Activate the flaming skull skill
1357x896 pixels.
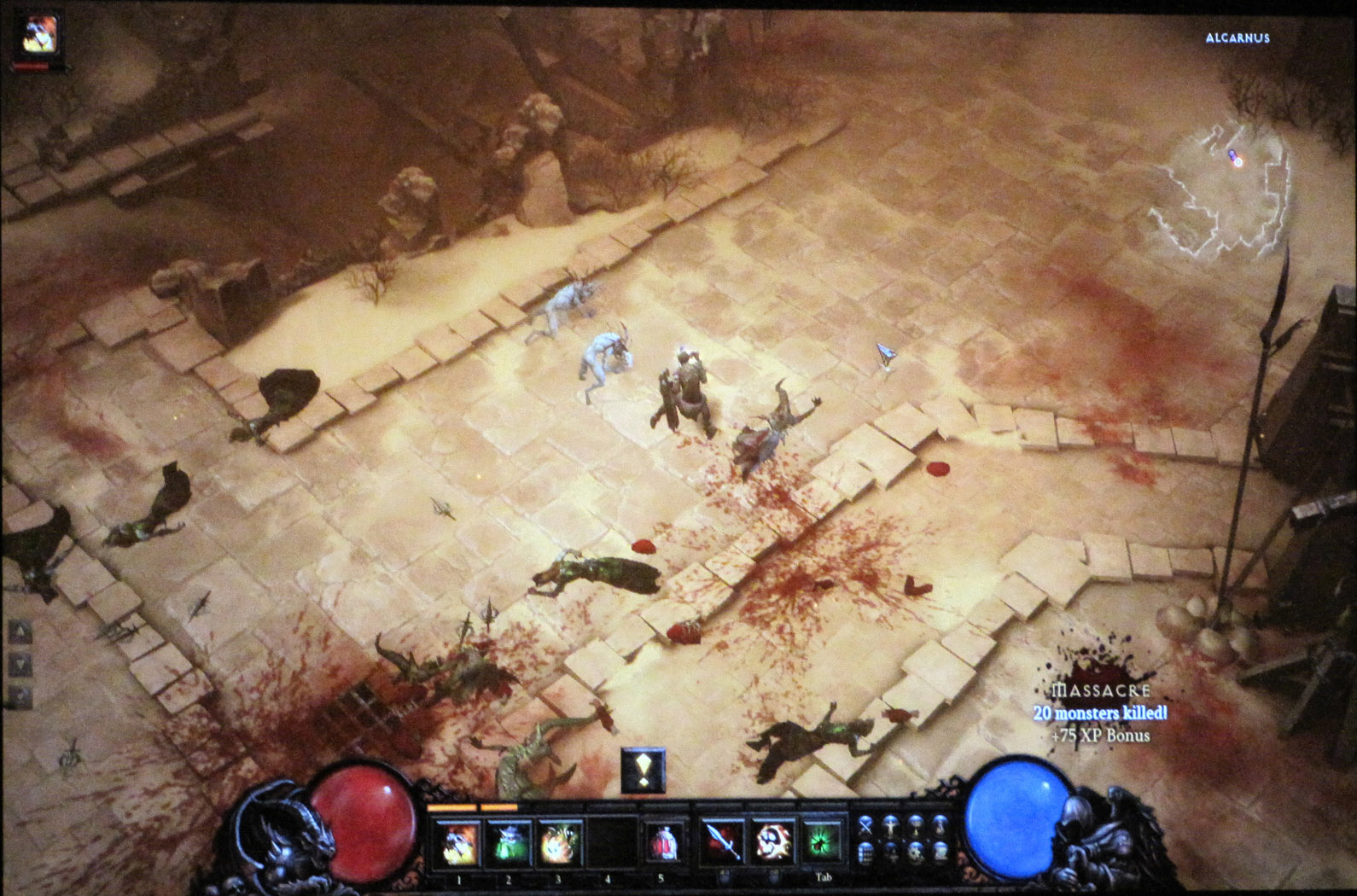773,842
